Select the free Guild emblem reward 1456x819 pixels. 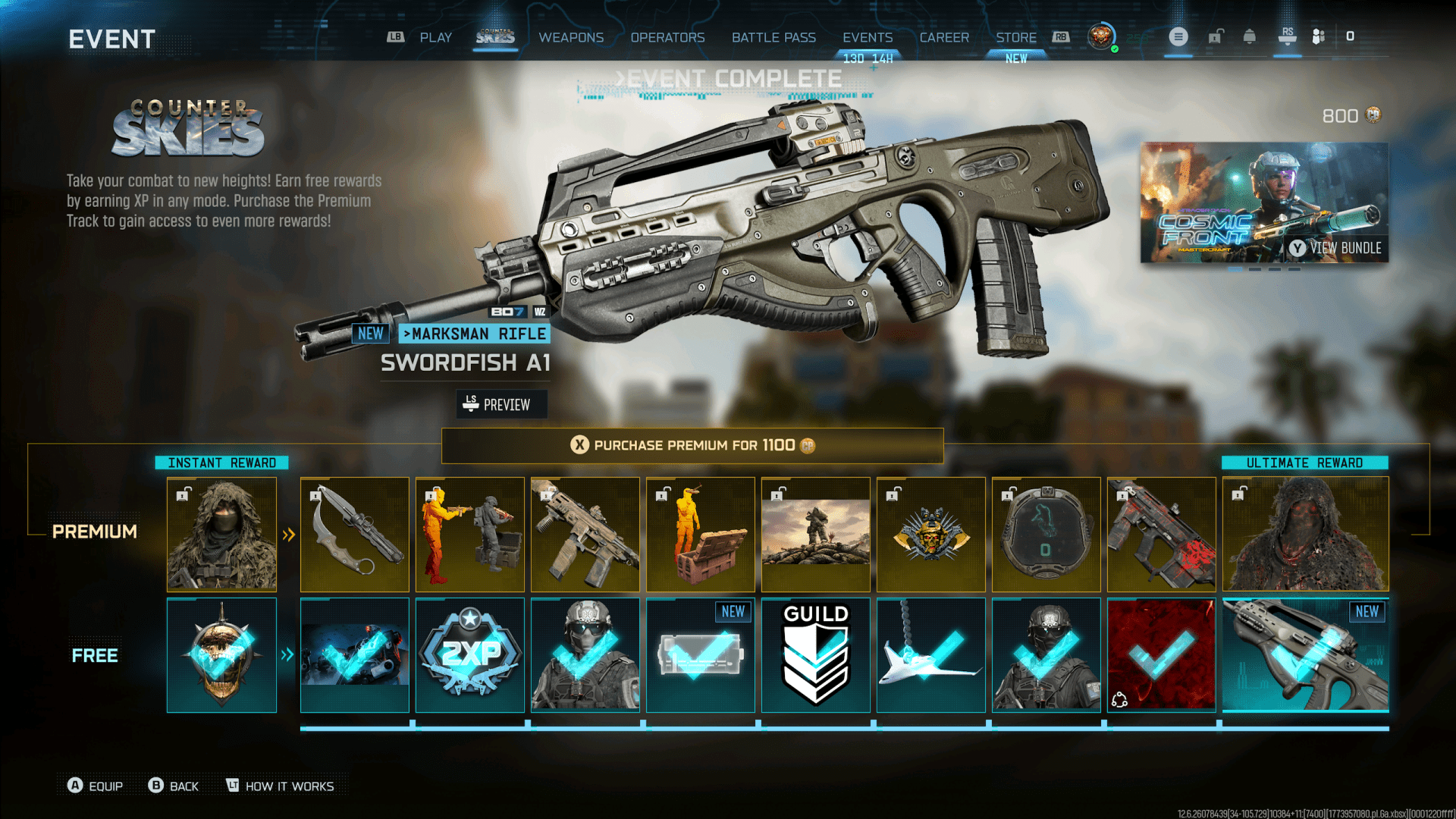[815, 655]
